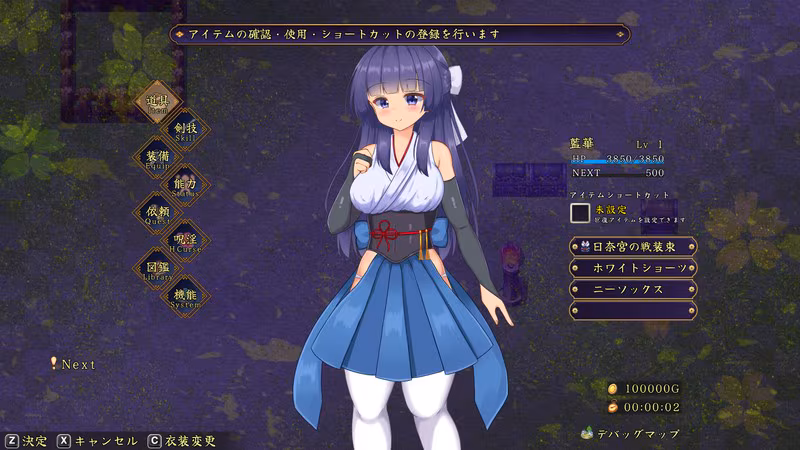Screen dimensions: 800x450
Task: Open the 依頼 Quest list
Action: 157,213
